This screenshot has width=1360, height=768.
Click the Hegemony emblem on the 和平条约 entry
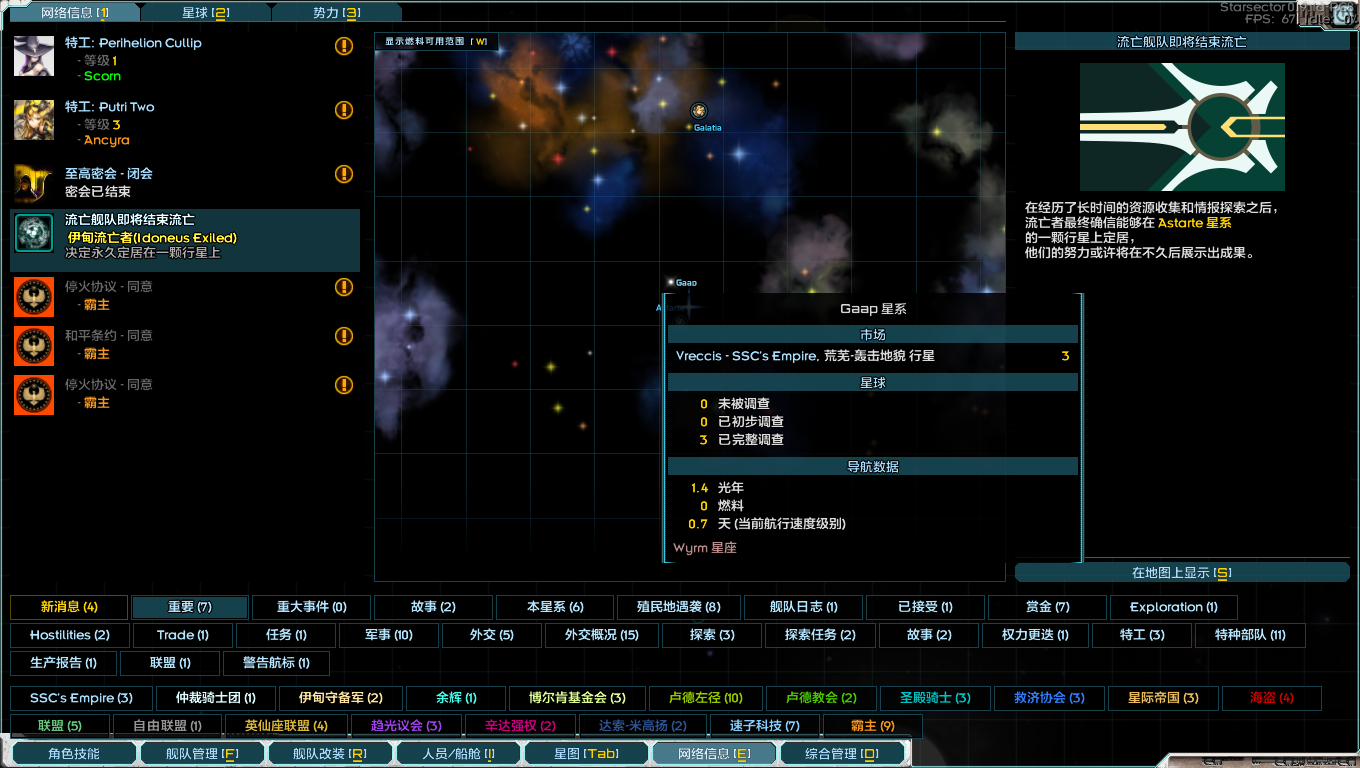coord(33,345)
